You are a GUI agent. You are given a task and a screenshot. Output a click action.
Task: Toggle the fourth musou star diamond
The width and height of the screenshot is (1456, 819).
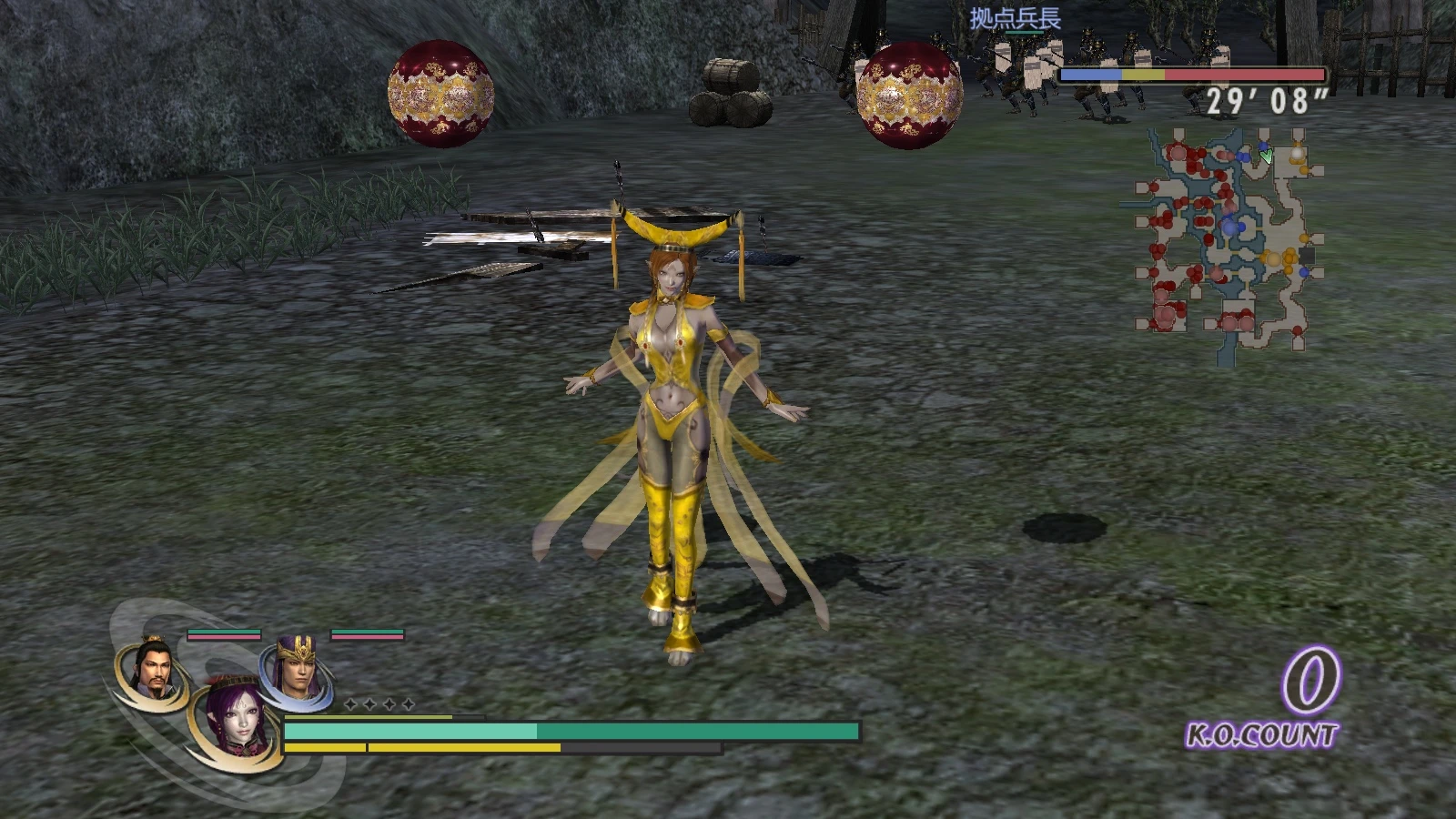(x=408, y=704)
